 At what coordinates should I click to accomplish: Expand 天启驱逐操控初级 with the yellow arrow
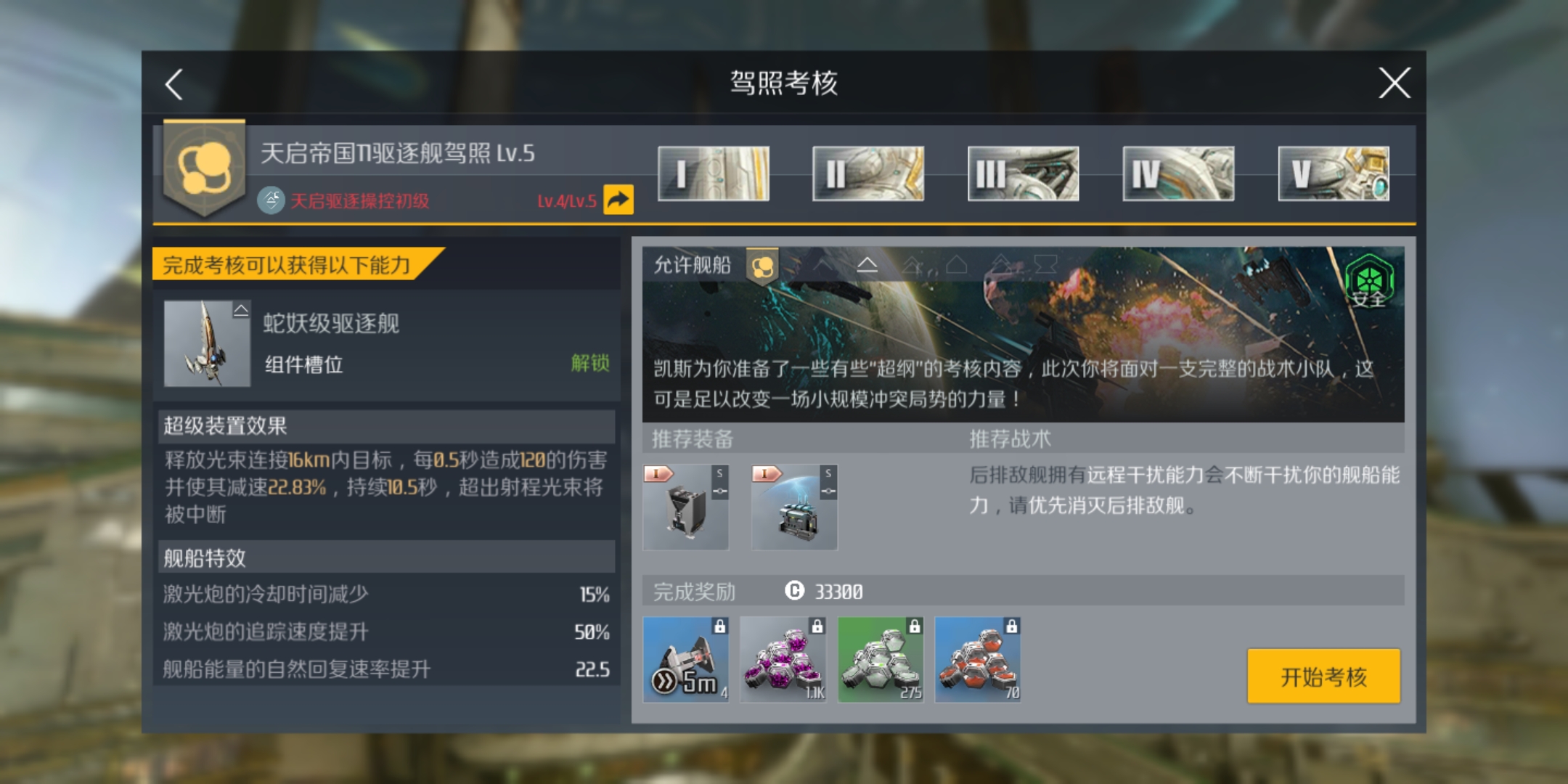click(618, 200)
